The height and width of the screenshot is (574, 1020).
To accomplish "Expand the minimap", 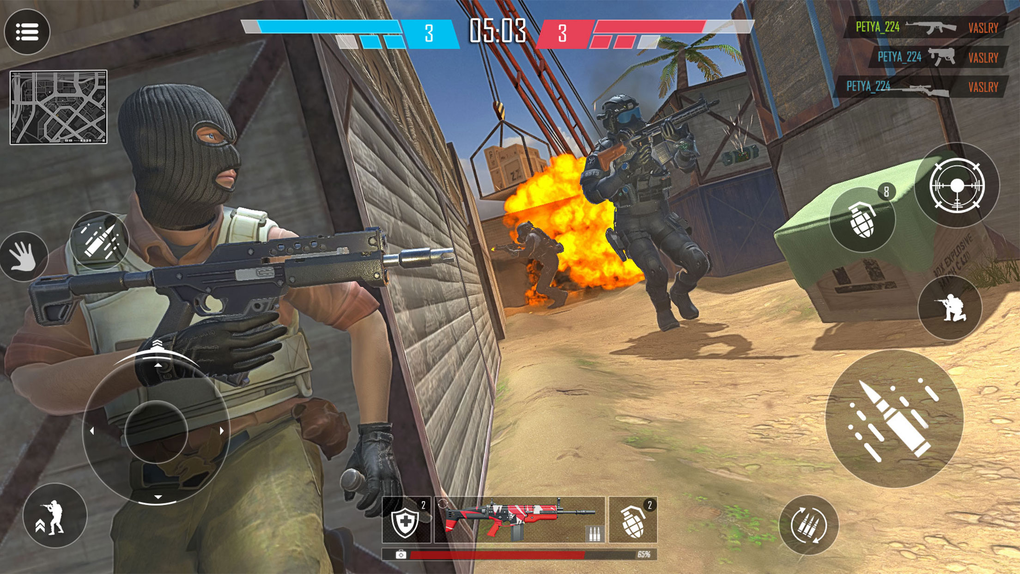I will click(x=58, y=107).
